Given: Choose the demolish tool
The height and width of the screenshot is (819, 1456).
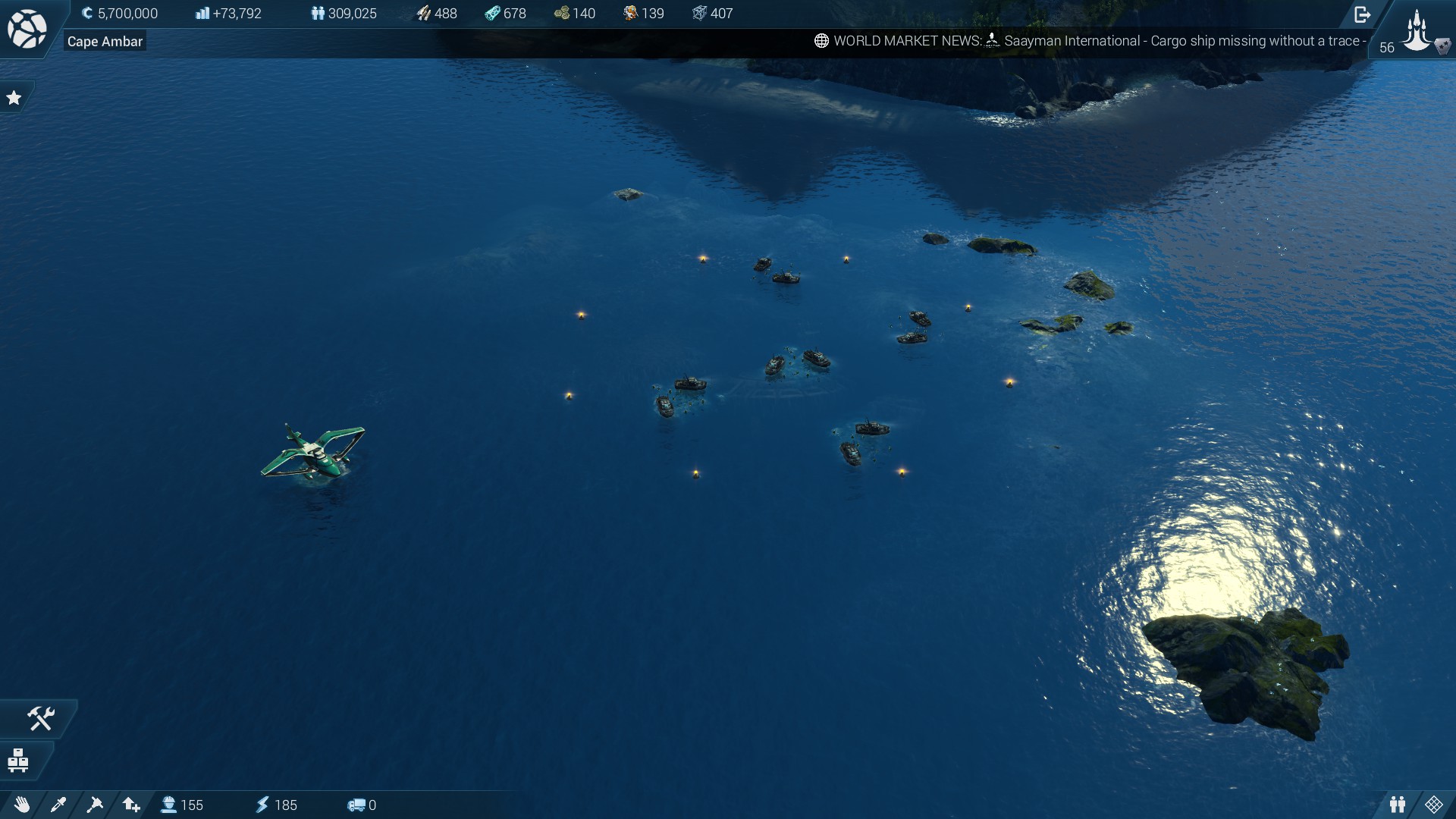Looking at the screenshot, I should 95,805.
